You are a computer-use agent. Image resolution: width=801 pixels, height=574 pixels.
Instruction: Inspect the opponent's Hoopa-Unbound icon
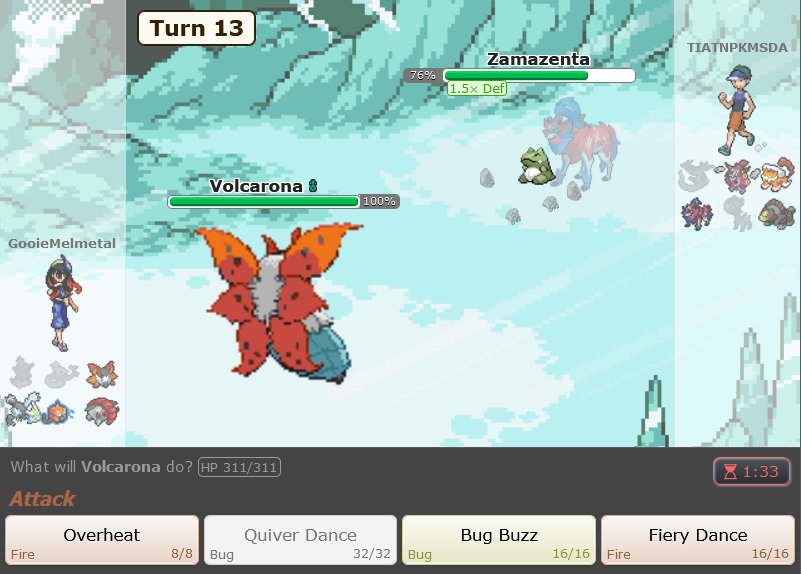[736, 177]
